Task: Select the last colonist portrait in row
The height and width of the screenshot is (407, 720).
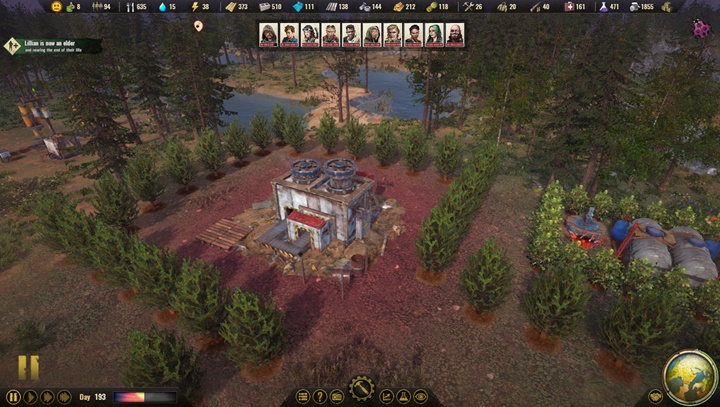Action: click(455, 35)
